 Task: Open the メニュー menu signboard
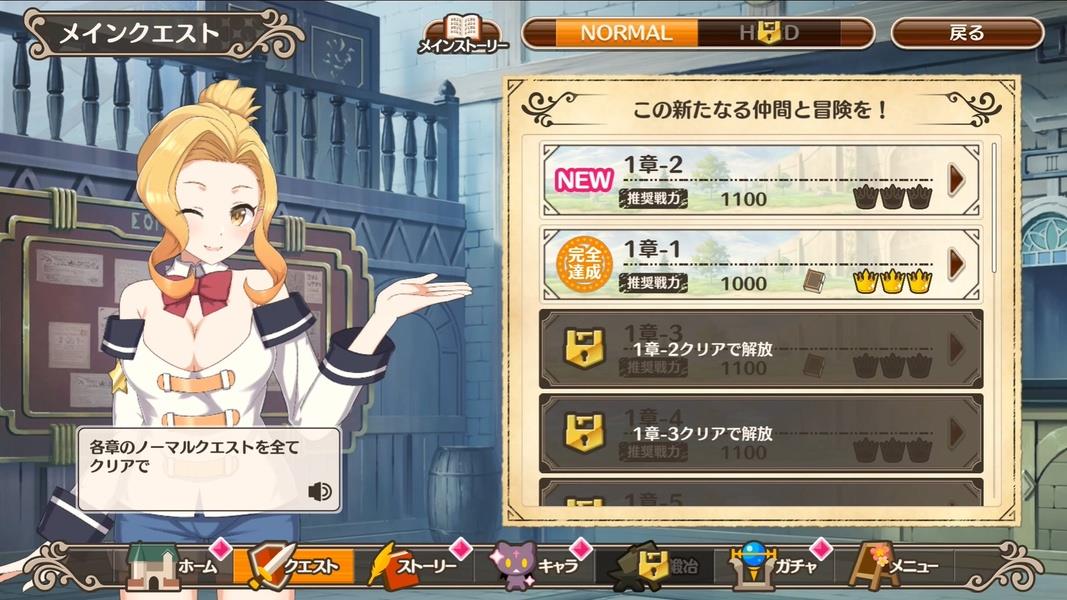895,567
